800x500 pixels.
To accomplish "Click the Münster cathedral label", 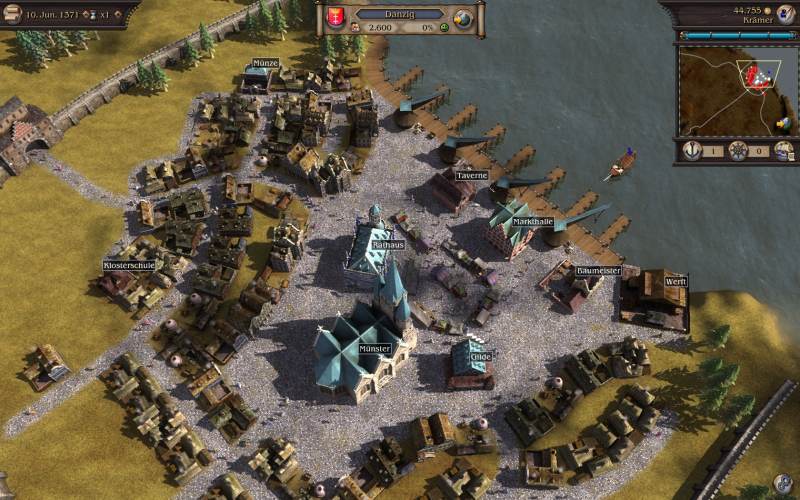I will coord(374,349).
